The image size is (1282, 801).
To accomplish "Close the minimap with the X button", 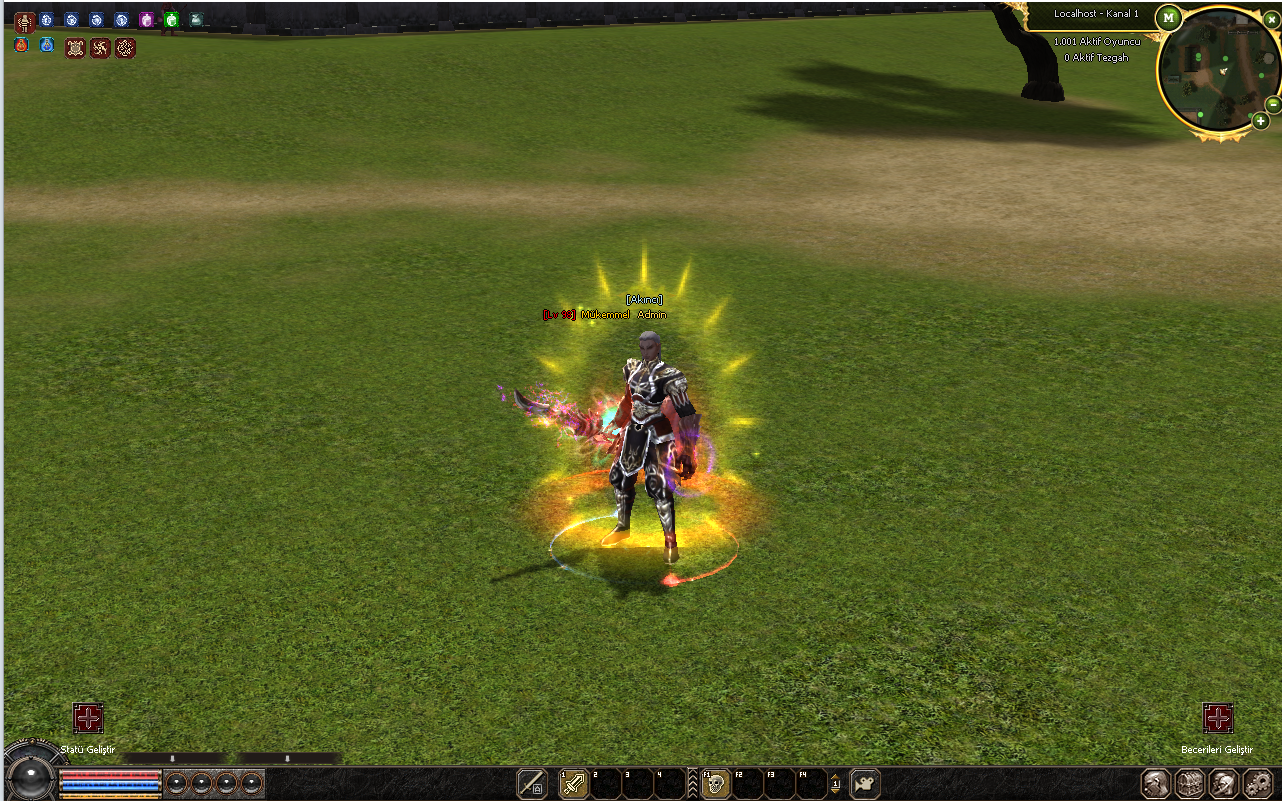I will (1271, 19).
